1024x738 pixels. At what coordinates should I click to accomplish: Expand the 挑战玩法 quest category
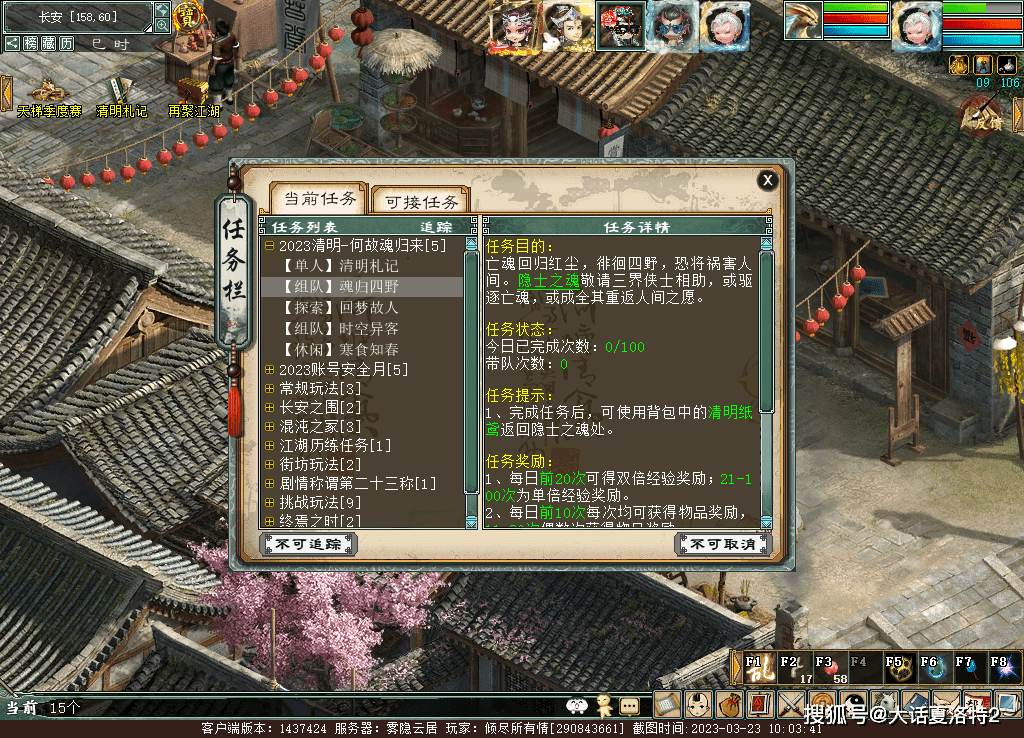pos(270,503)
